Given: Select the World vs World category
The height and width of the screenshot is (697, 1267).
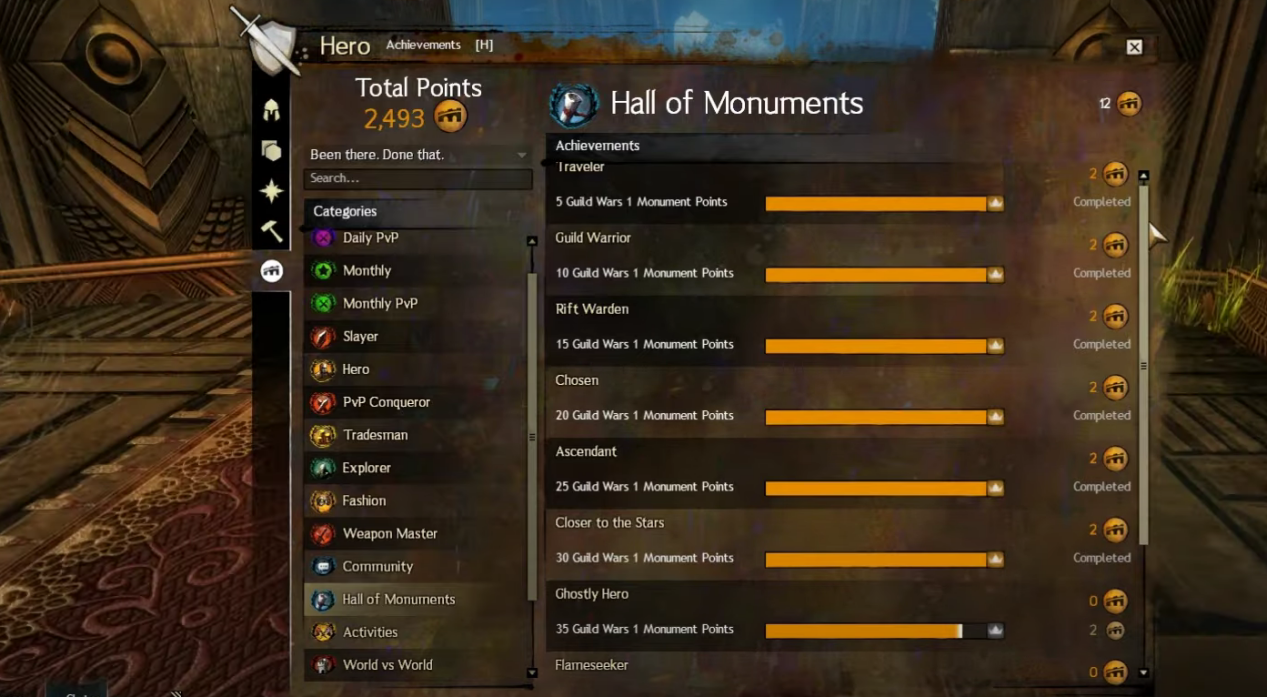Looking at the screenshot, I should pos(387,665).
